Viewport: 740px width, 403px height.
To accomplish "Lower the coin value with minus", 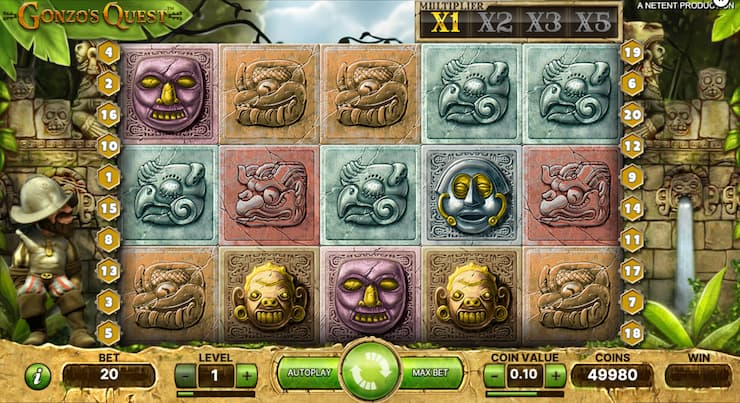I will [494, 376].
